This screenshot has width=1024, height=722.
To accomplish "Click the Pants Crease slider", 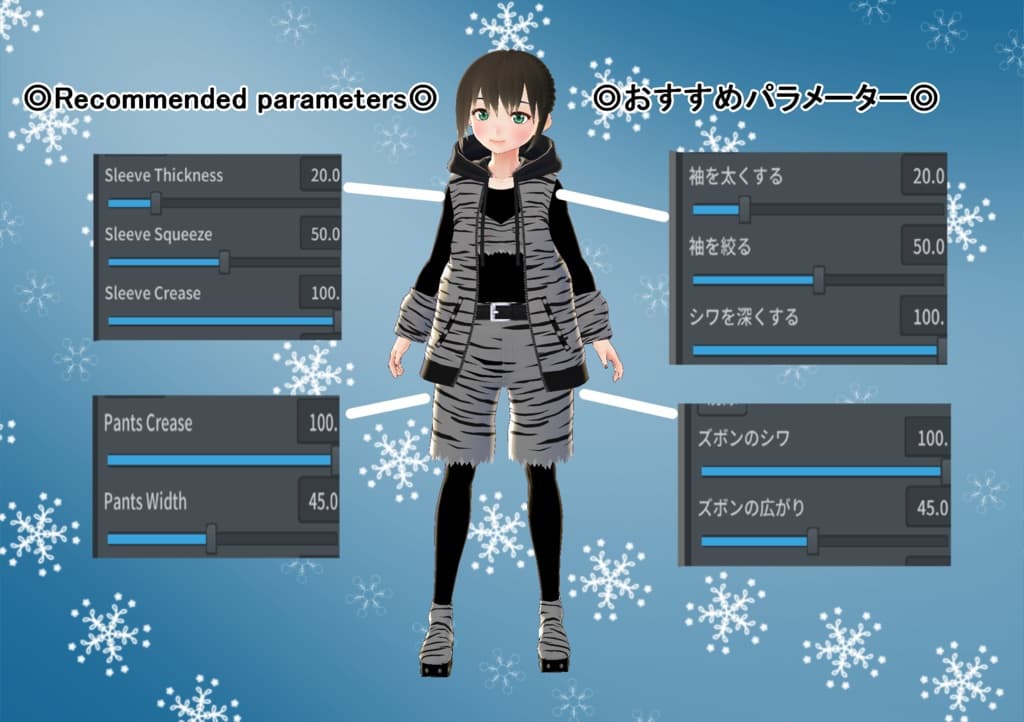I will coord(220,460).
